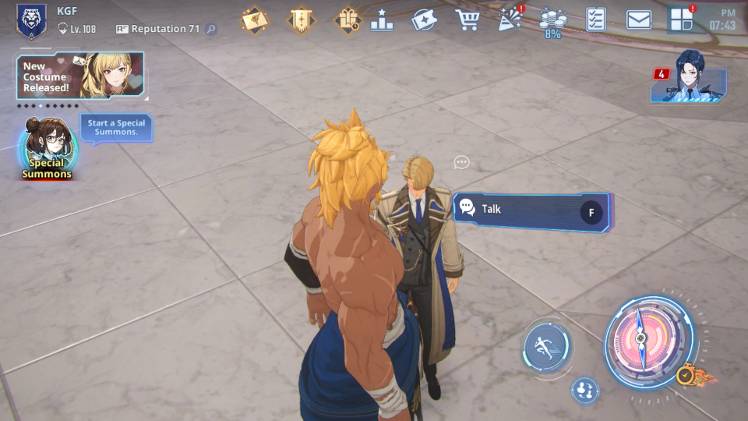748x421 pixels.
Task: Click the magnifier next to Reputation 71
Action: (x=211, y=30)
